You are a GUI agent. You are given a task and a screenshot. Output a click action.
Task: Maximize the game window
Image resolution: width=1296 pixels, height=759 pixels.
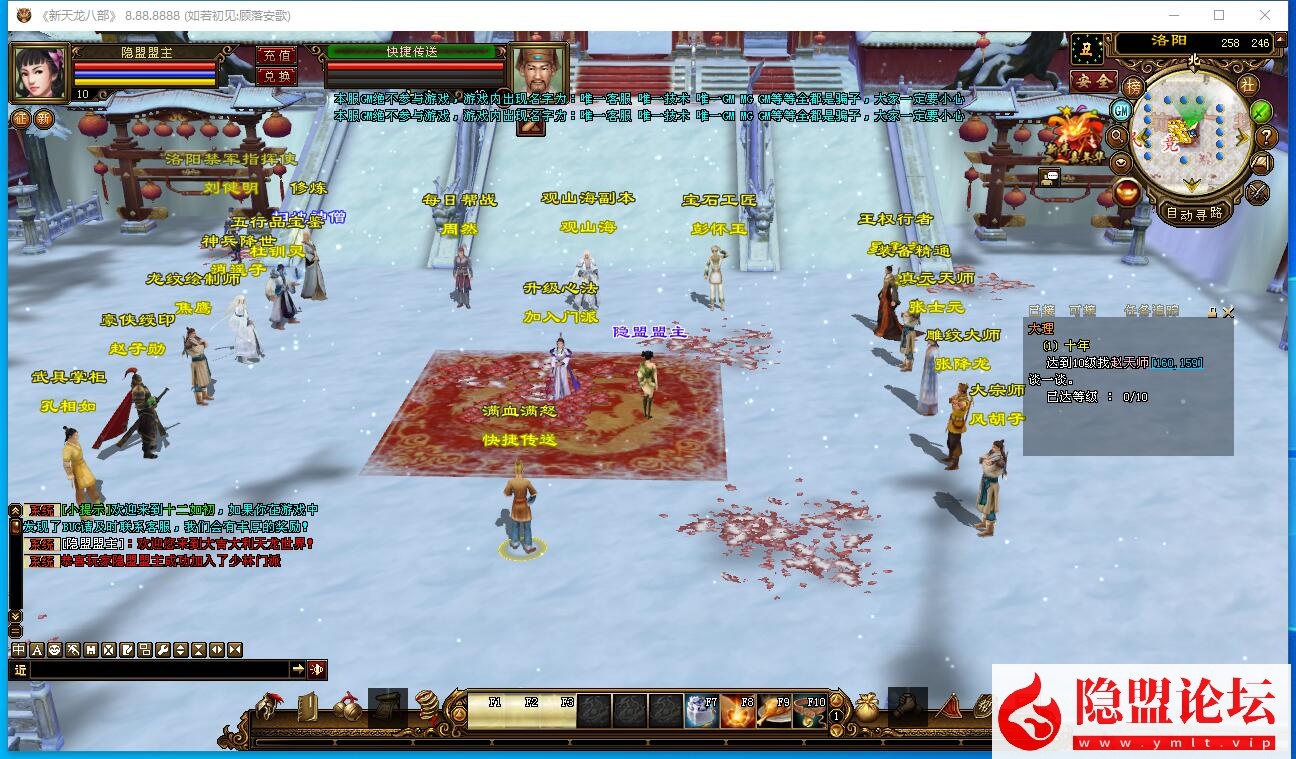(1219, 15)
